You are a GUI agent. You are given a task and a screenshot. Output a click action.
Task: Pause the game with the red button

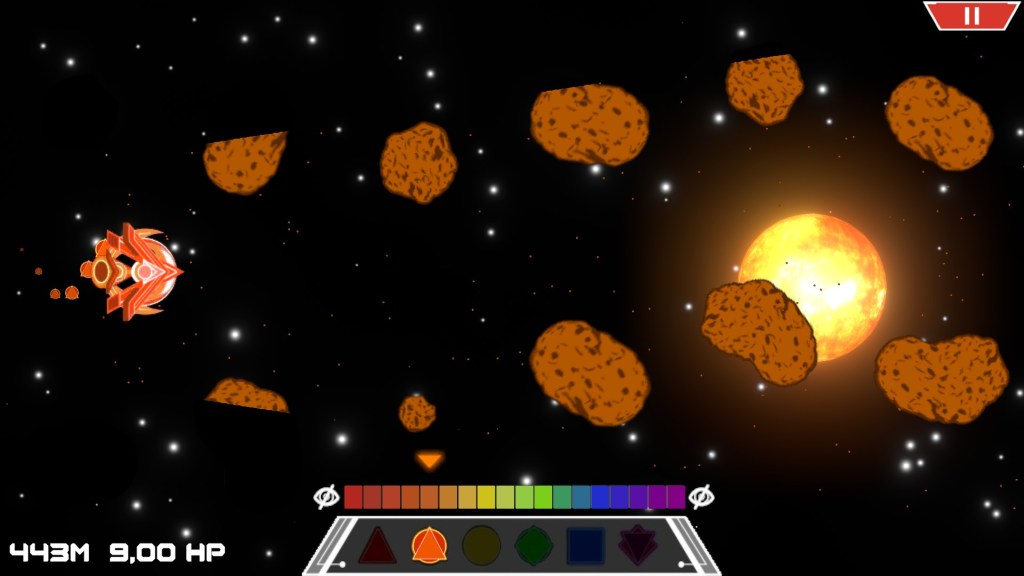(971, 15)
